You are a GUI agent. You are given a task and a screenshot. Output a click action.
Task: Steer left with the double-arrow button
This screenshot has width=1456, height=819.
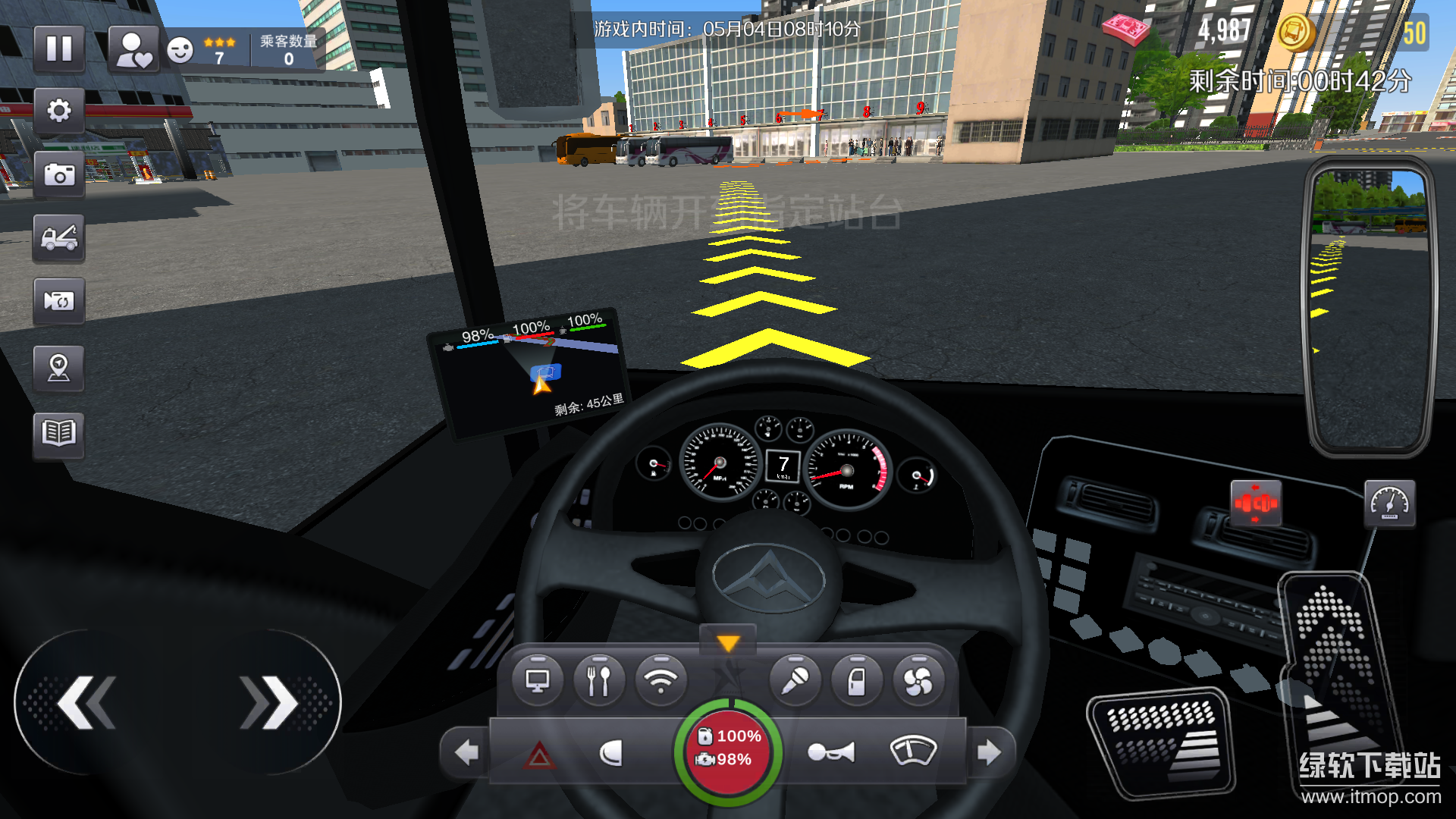coord(86,703)
